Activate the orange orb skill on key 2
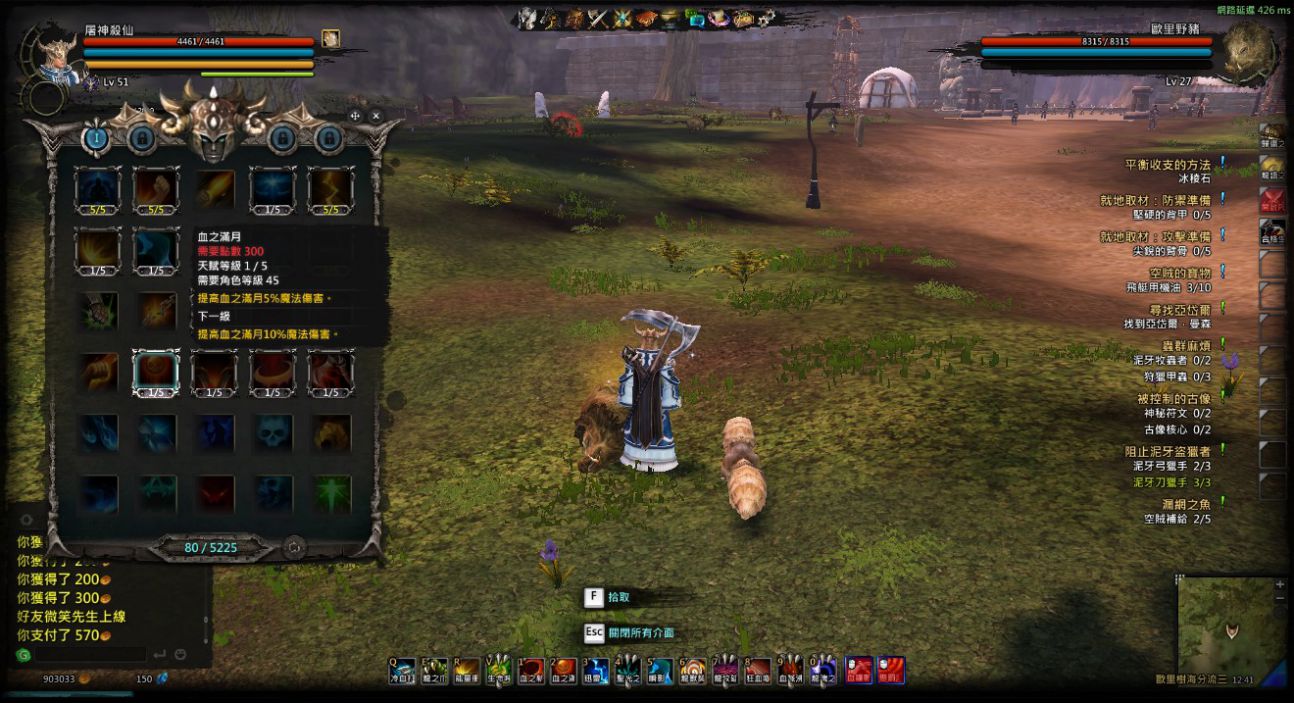The width and height of the screenshot is (1294, 703). [x=565, y=670]
